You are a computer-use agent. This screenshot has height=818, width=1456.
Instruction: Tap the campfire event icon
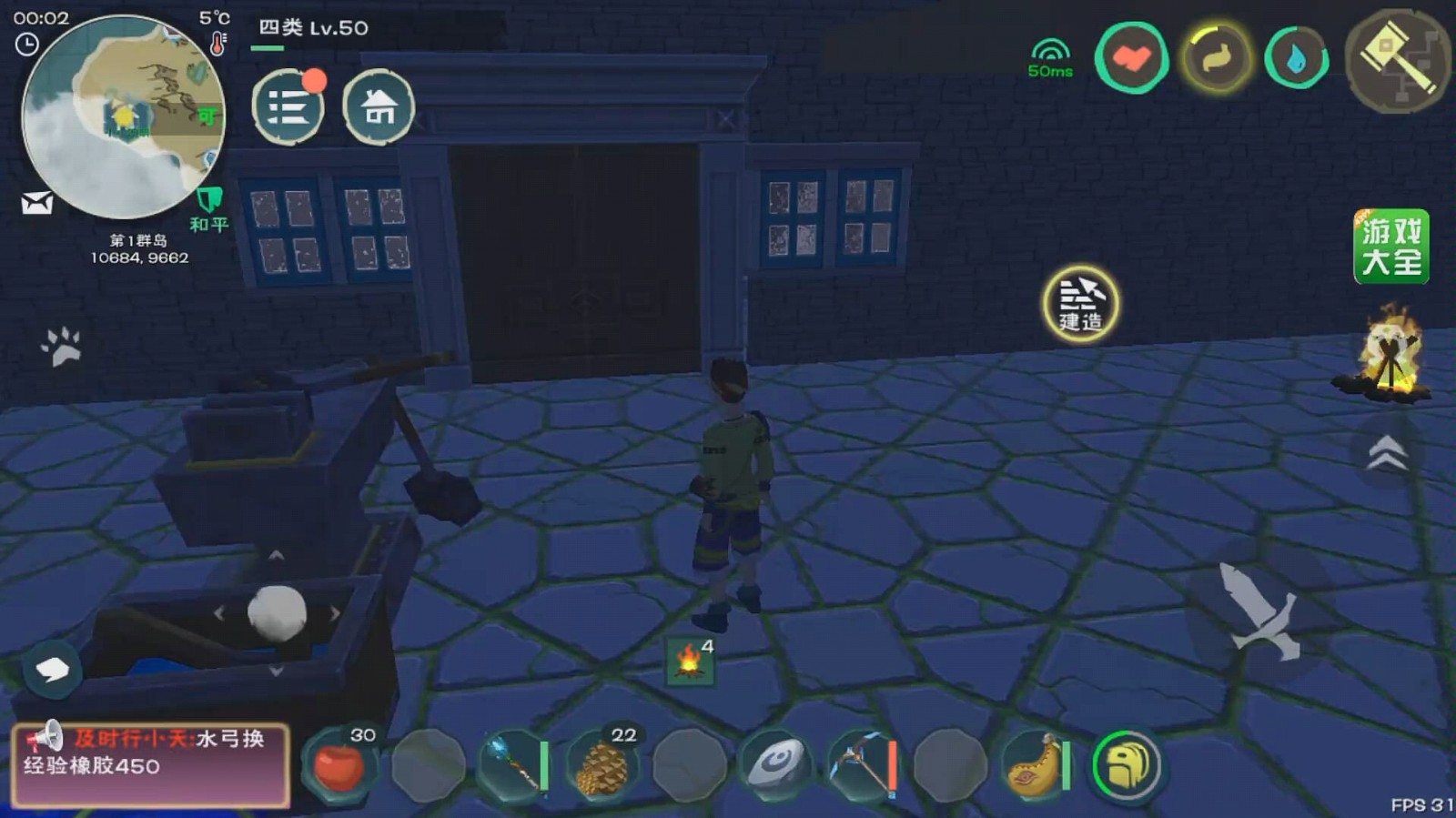(x=1387, y=359)
